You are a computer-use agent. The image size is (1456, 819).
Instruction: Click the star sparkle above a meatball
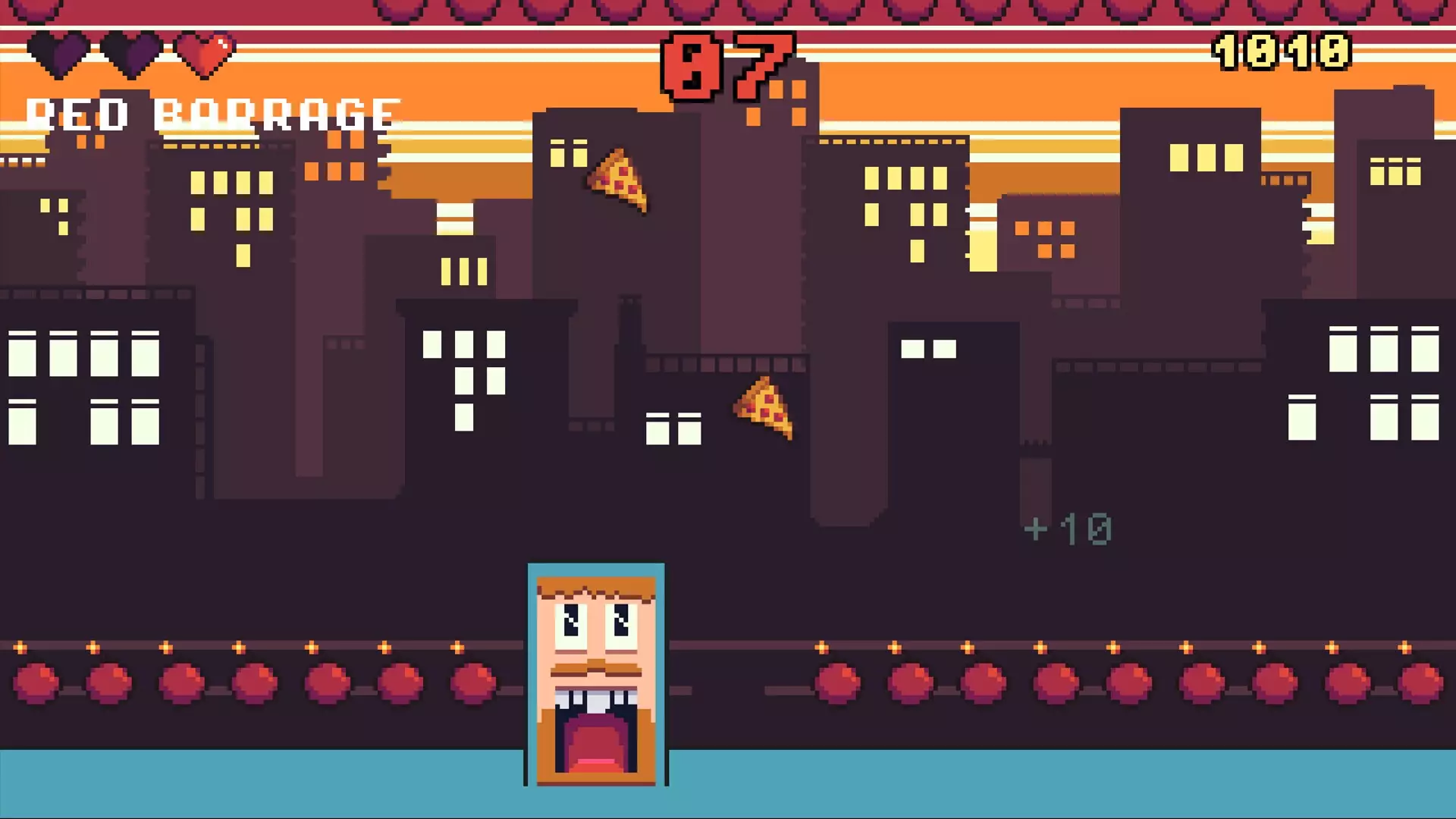[164, 648]
